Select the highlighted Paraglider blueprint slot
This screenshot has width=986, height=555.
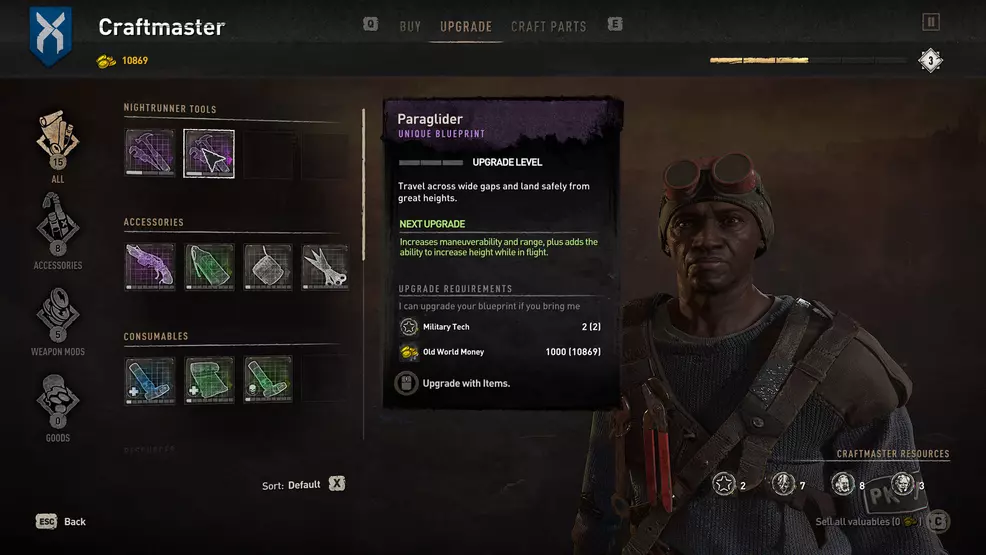(209, 154)
